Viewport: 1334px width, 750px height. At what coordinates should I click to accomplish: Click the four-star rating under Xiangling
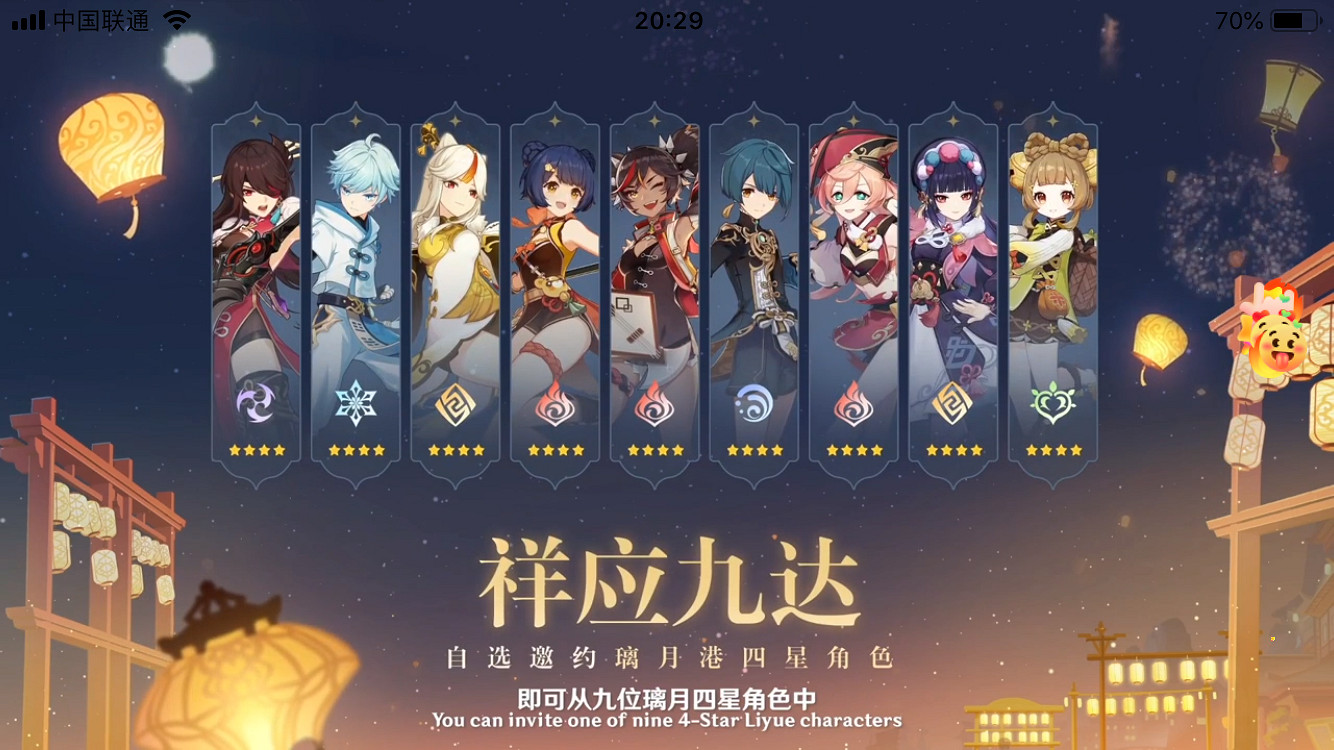[555, 449]
